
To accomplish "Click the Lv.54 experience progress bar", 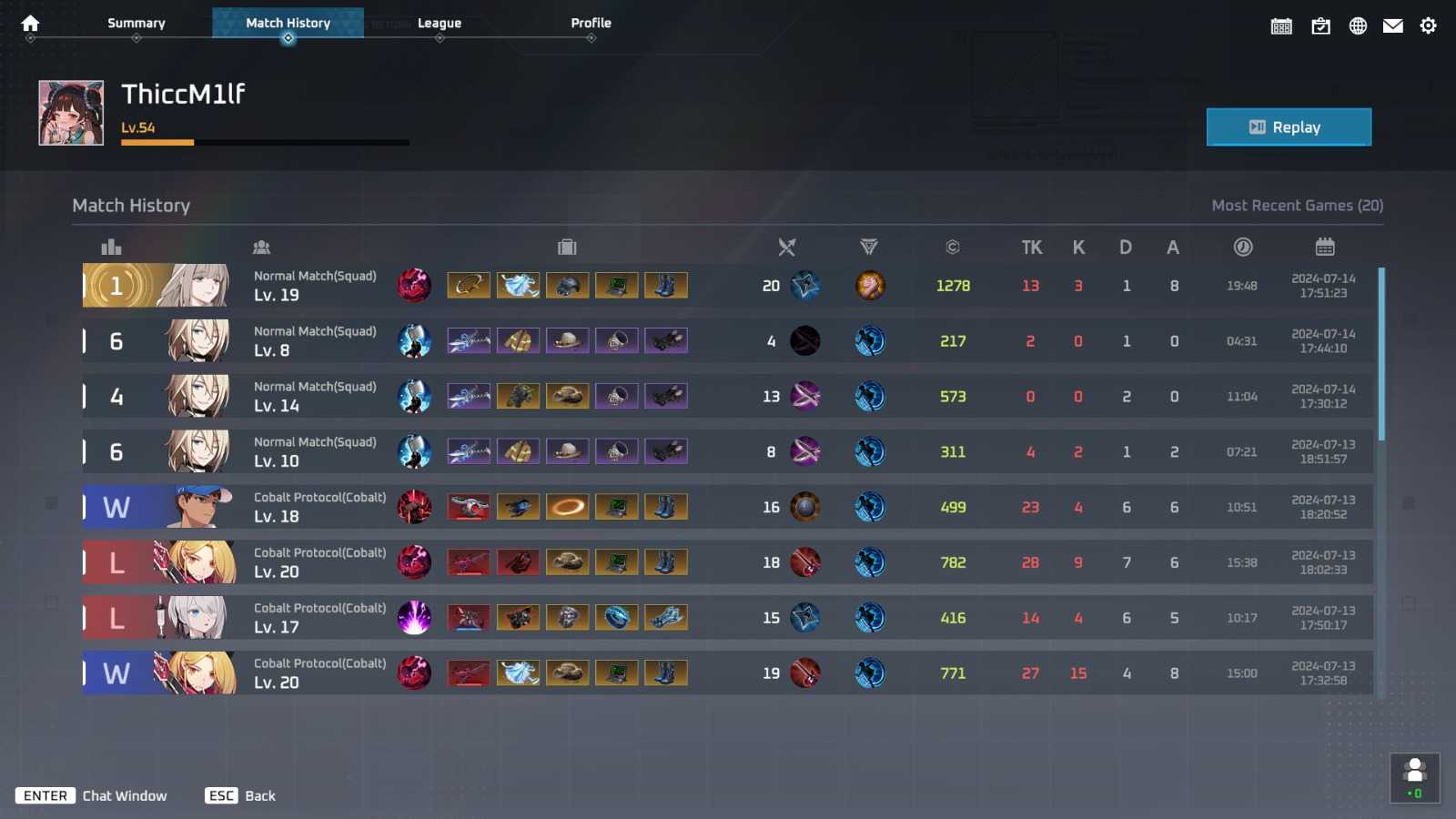I will point(264,142).
